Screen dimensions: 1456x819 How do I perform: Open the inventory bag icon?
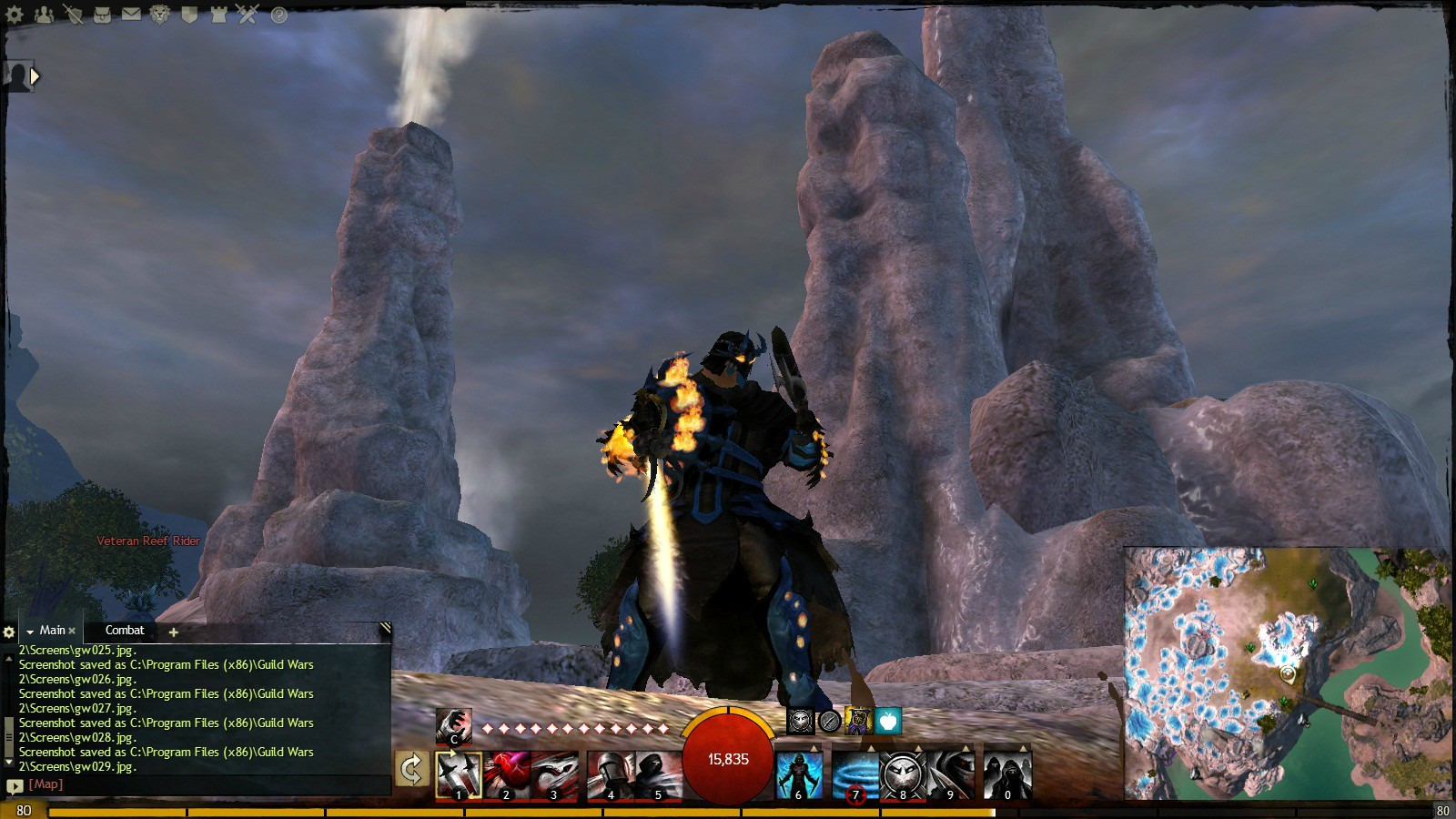click(x=102, y=15)
